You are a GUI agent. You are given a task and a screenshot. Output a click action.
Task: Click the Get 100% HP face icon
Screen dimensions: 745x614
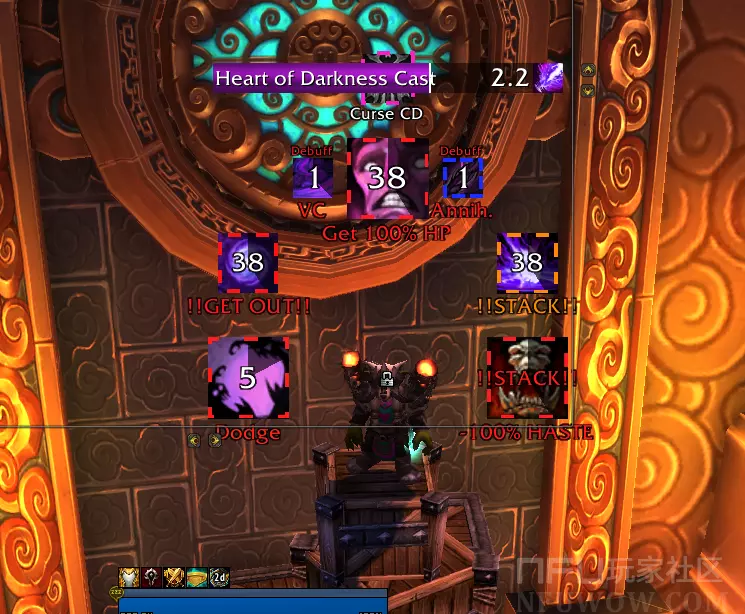[x=387, y=179]
